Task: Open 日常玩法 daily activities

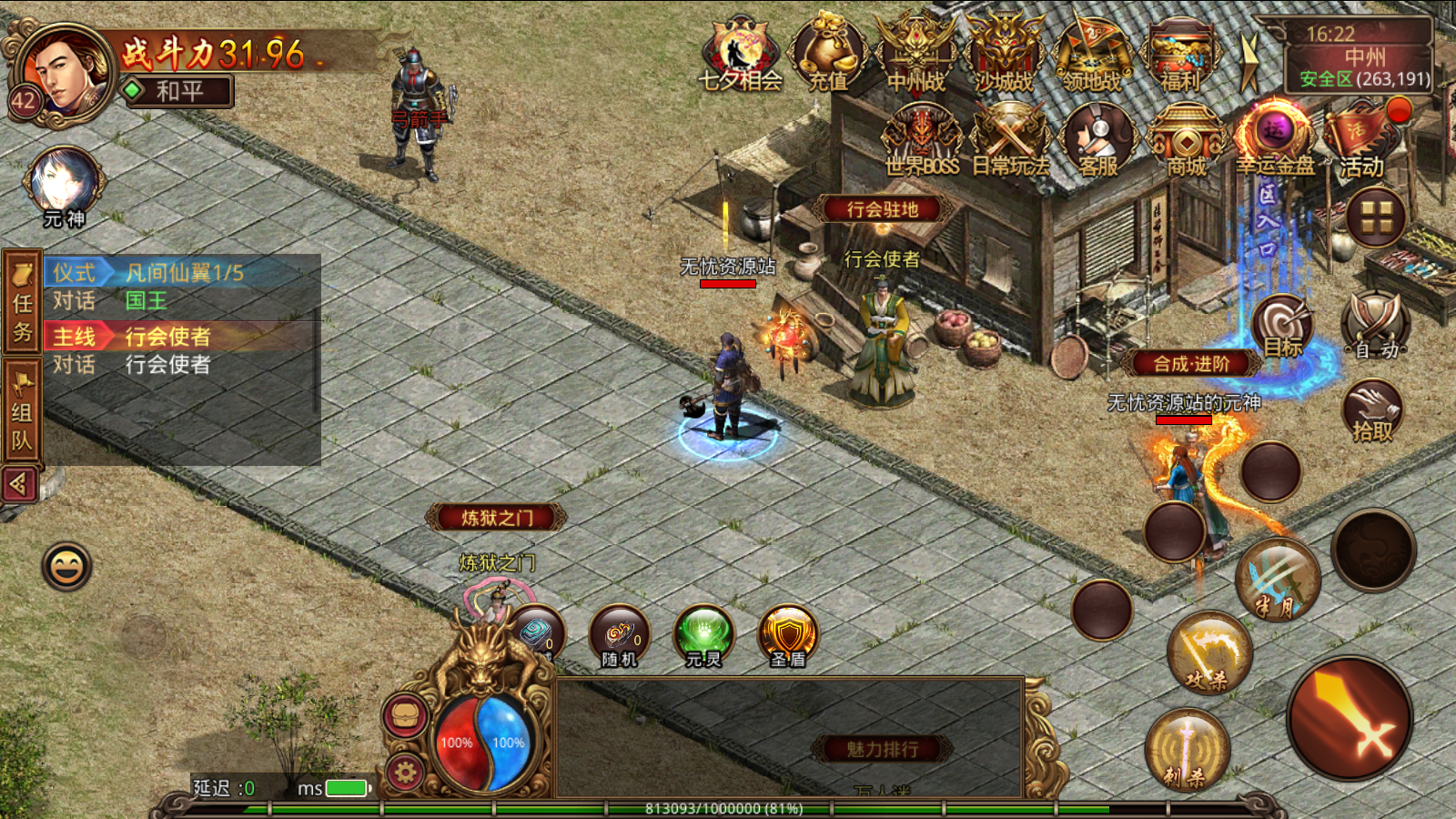Action: [1009, 138]
